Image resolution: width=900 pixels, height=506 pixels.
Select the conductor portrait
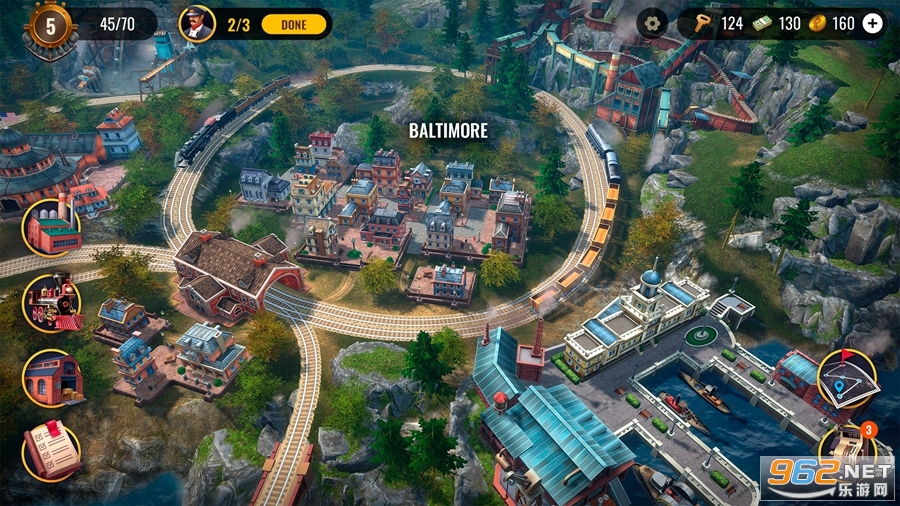click(197, 23)
